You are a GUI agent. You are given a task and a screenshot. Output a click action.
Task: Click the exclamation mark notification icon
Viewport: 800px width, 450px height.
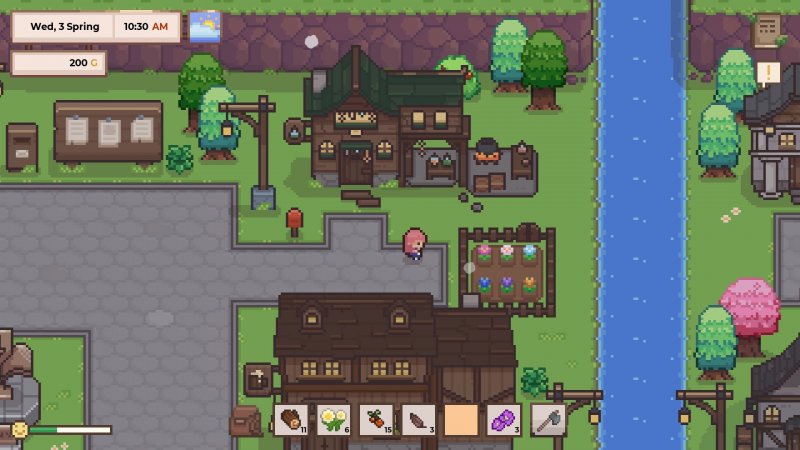point(768,72)
